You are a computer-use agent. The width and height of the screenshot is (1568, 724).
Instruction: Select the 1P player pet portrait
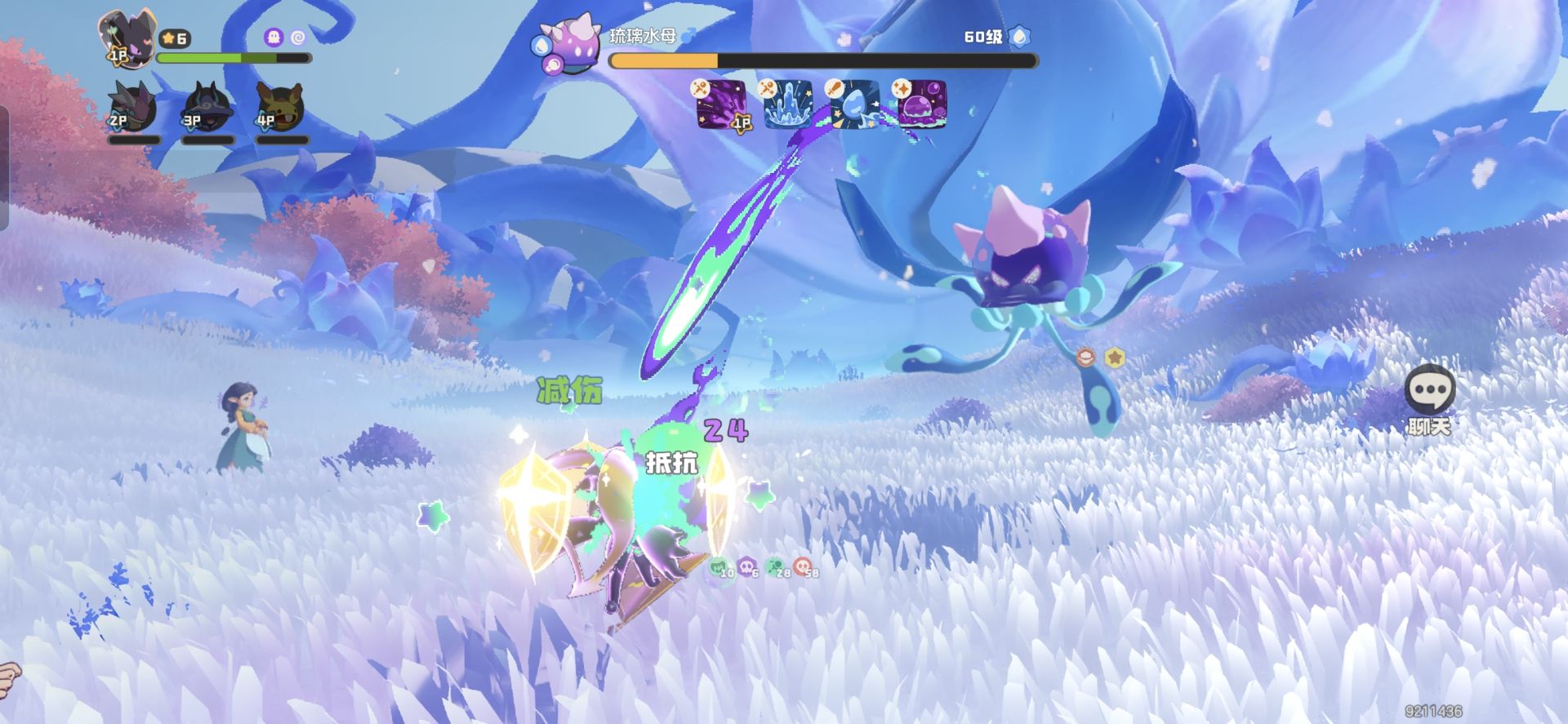tap(125, 38)
